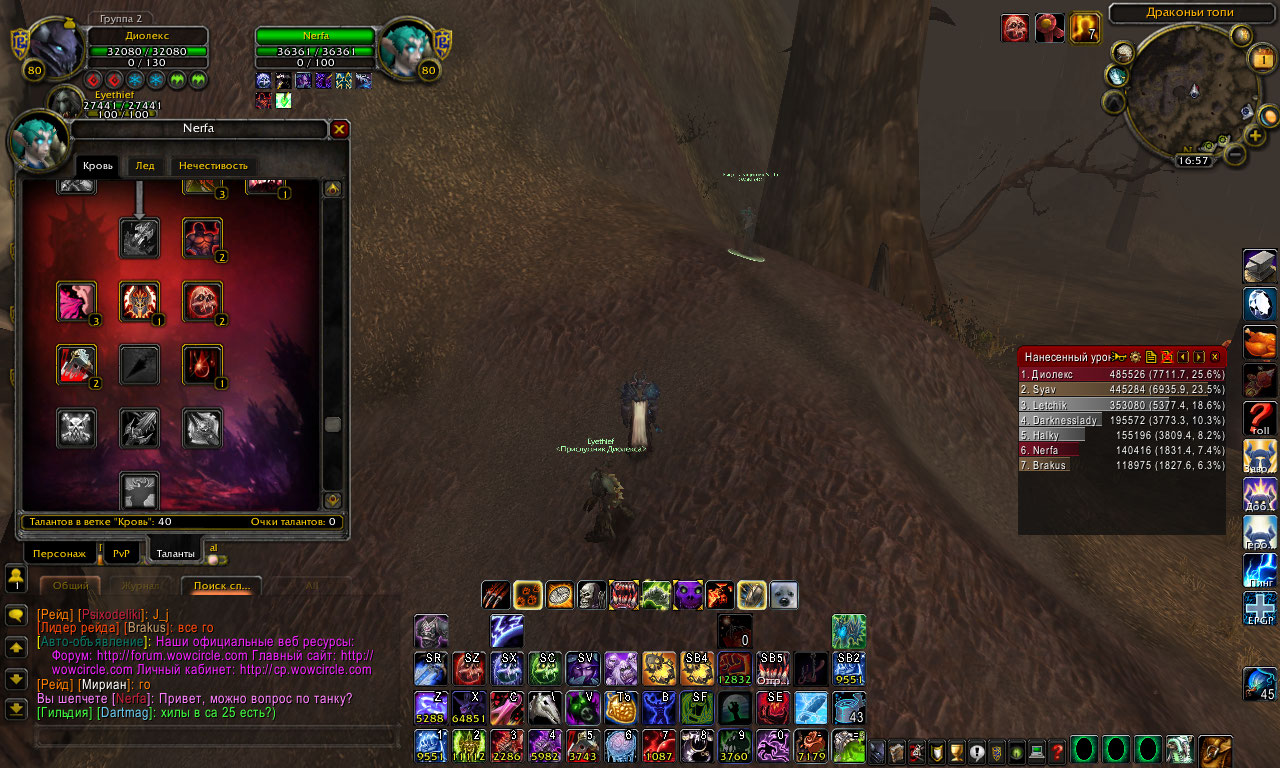Switch to the Журнал chat tab
The width and height of the screenshot is (1280, 768).
140,586
